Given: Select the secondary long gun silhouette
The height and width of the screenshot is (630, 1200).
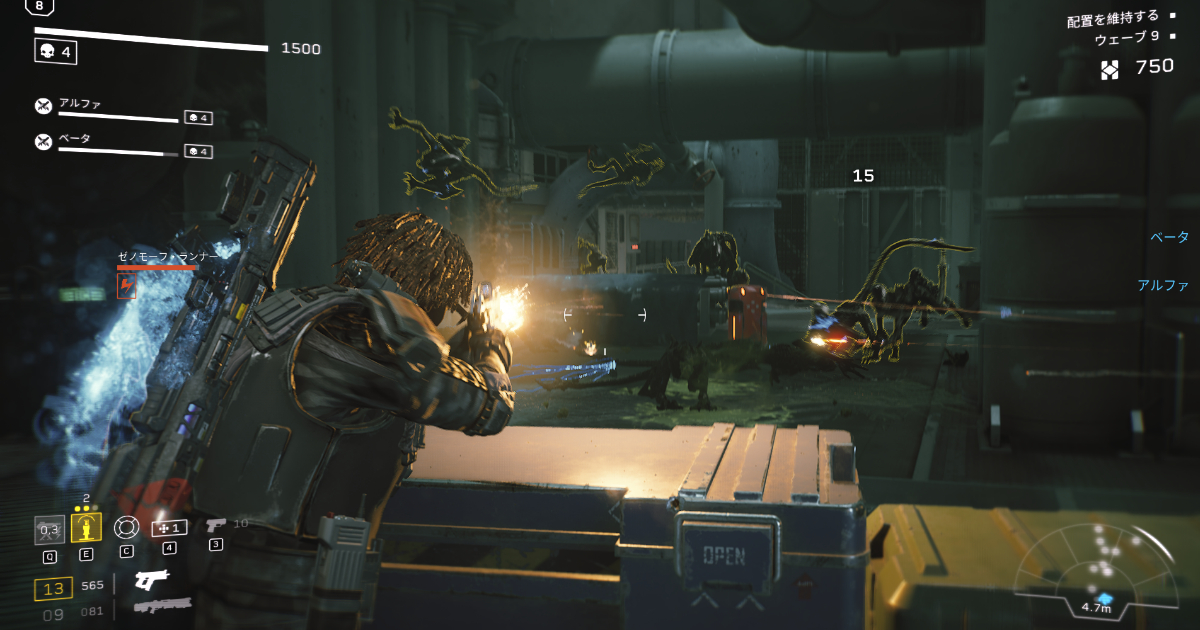Looking at the screenshot, I should click(x=160, y=605).
